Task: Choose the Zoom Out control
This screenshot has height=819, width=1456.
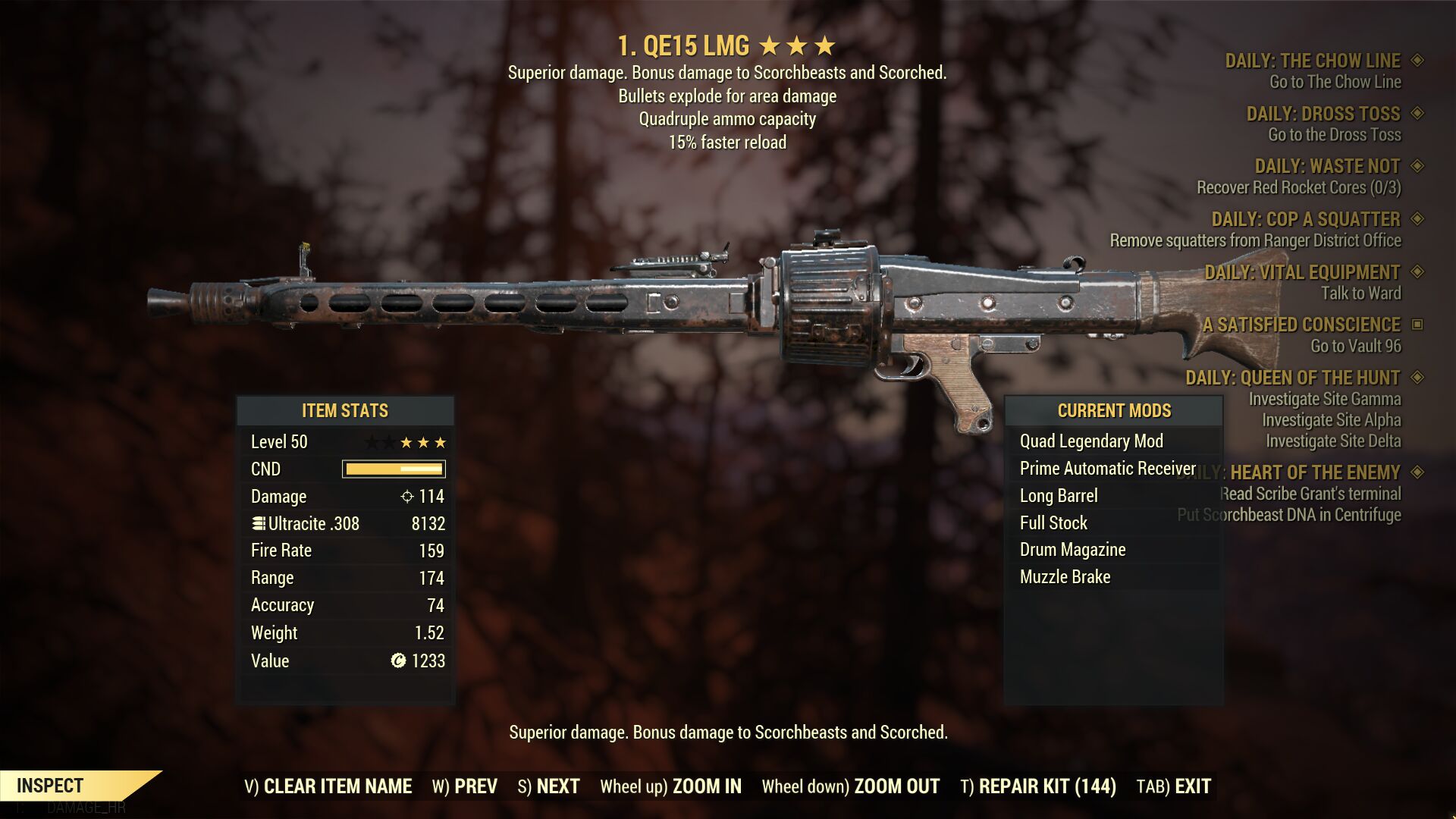Action: [x=850, y=786]
